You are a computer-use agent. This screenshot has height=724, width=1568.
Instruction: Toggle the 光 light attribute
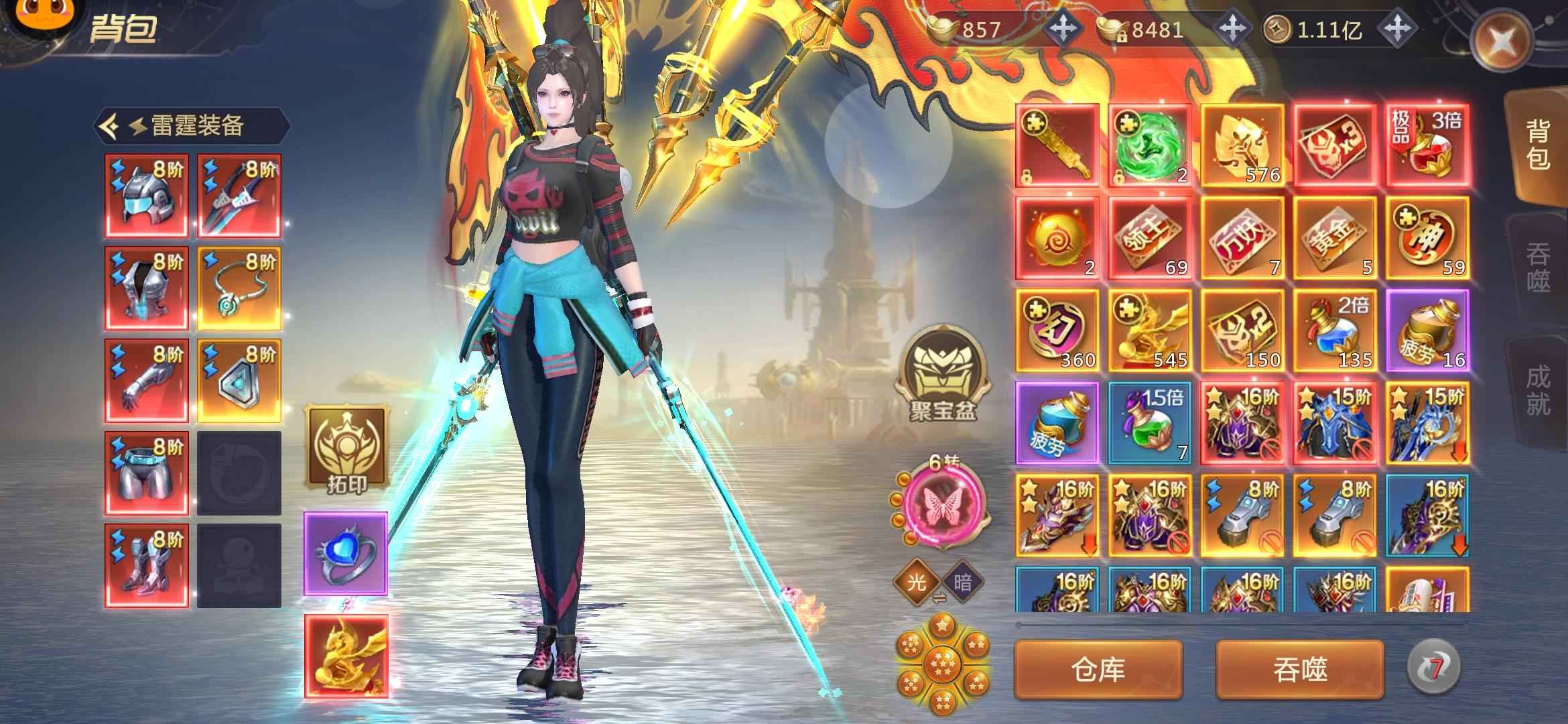pos(916,581)
